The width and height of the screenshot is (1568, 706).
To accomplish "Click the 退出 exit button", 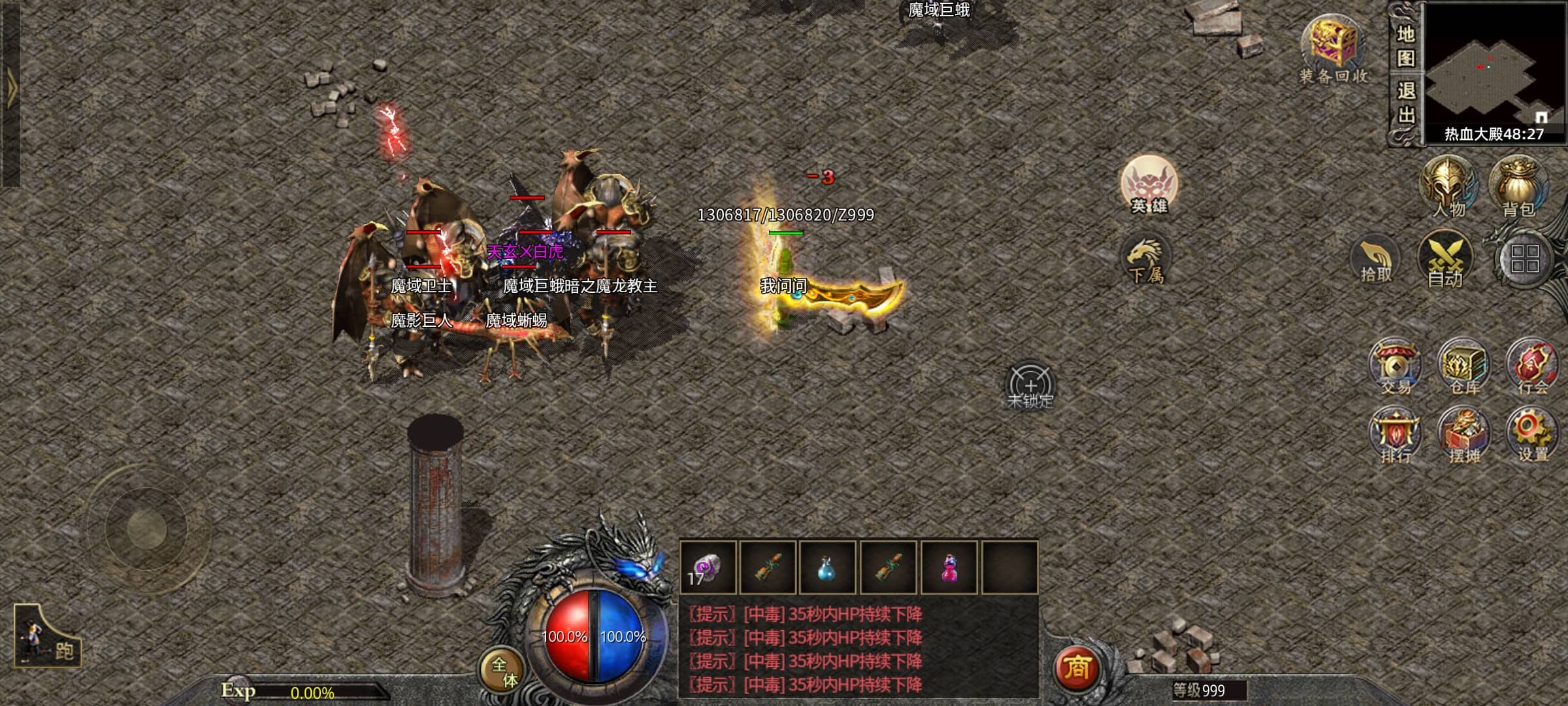I will [x=1406, y=103].
